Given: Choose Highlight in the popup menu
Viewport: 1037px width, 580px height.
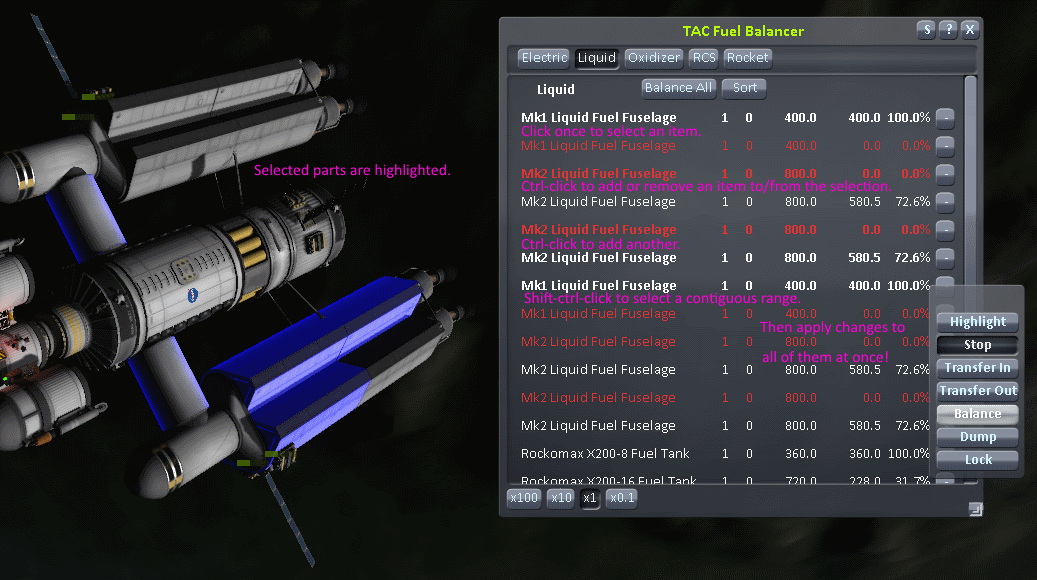Looking at the screenshot, I should pos(978,322).
